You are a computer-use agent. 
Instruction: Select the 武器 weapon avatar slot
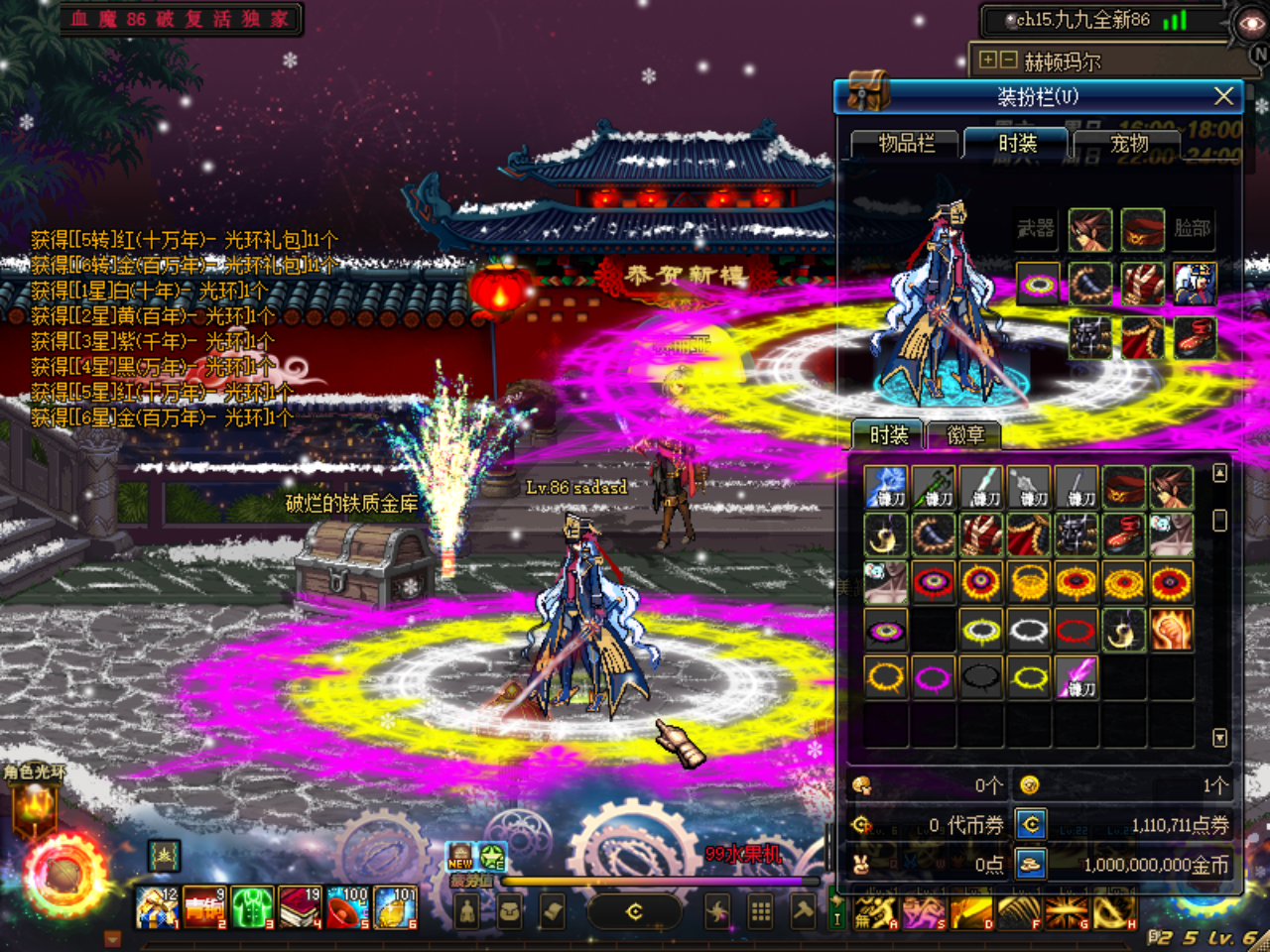1036,228
